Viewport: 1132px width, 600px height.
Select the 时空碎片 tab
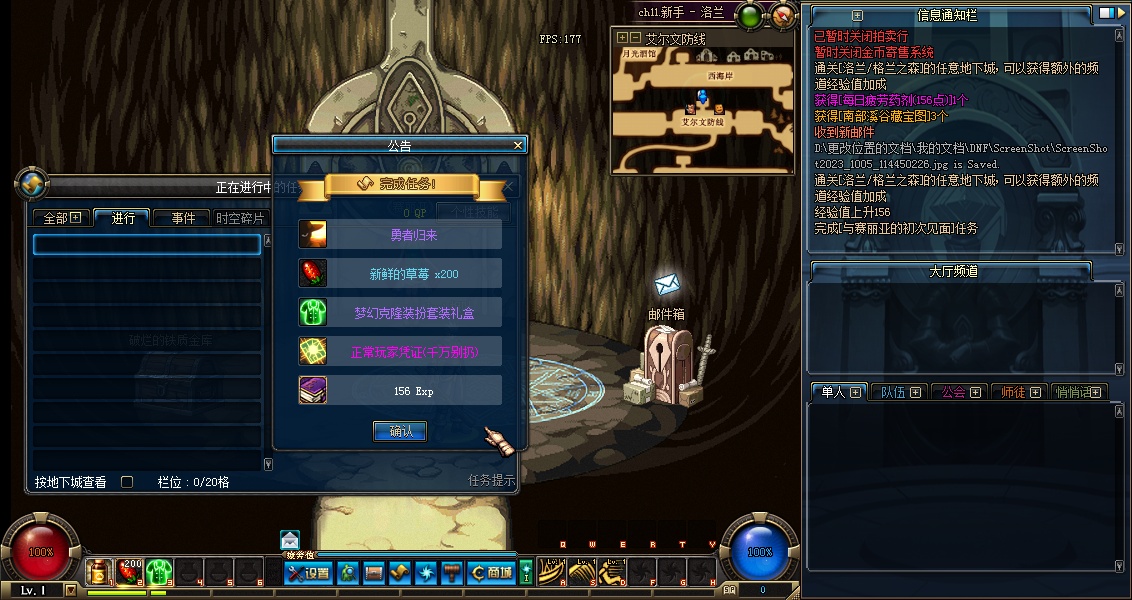point(241,218)
